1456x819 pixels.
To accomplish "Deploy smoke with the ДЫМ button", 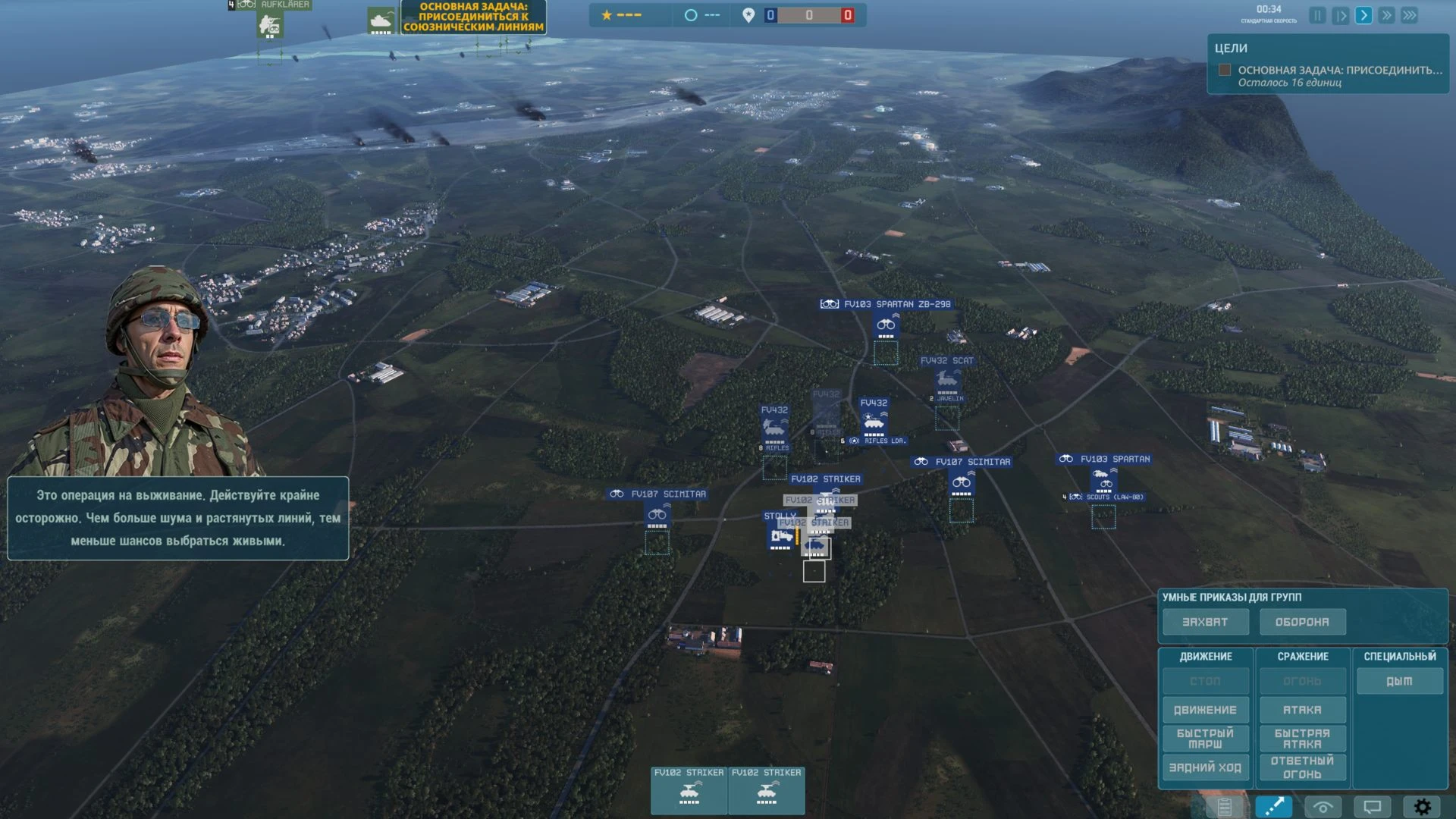I will [x=1399, y=681].
